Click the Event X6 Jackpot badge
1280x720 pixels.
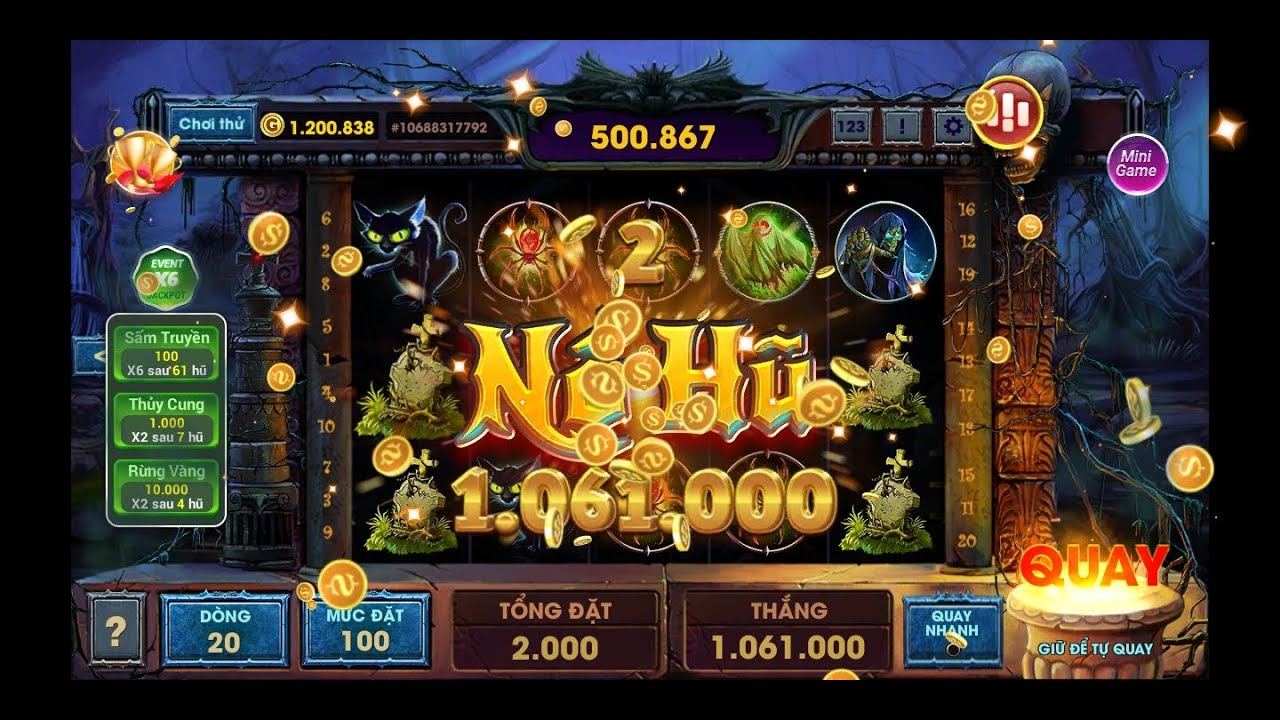pyautogui.click(x=165, y=280)
